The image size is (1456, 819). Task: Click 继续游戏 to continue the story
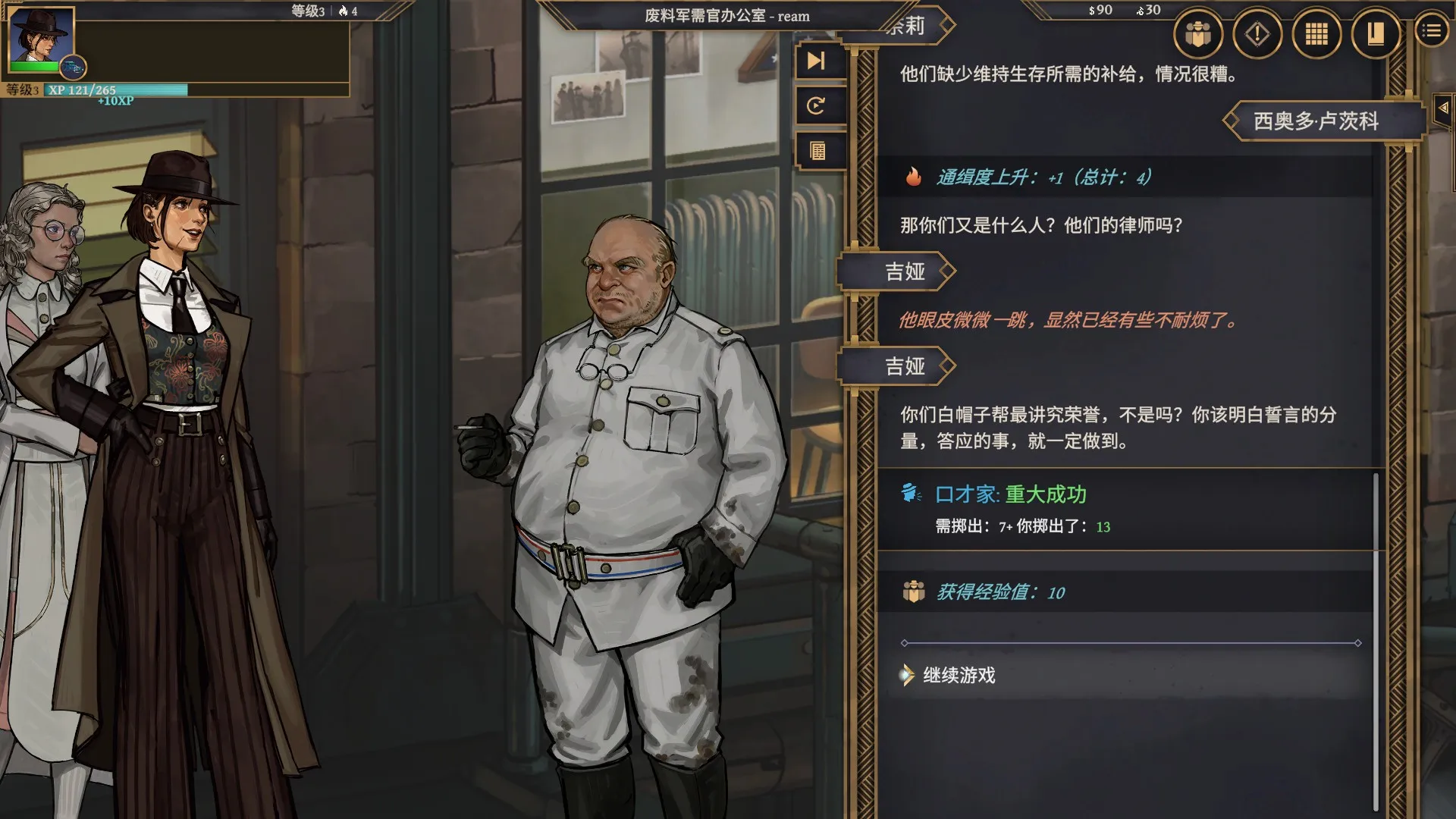coord(959,674)
